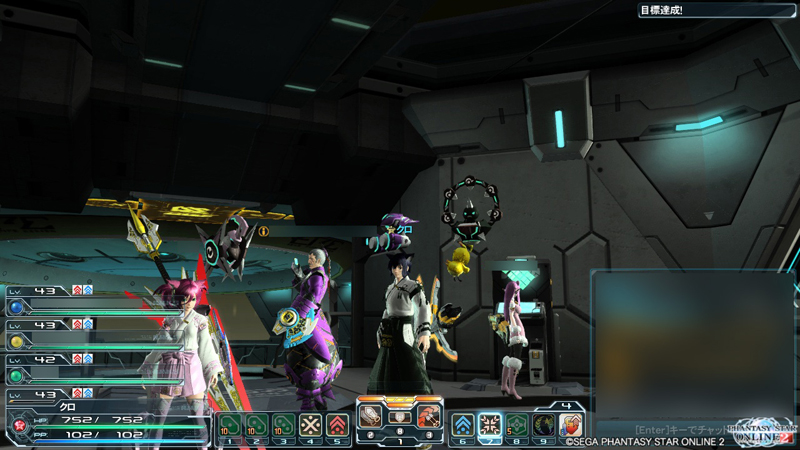Click the small center icon of the weapon palette
800x450 pixels.
(x=400, y=416)
